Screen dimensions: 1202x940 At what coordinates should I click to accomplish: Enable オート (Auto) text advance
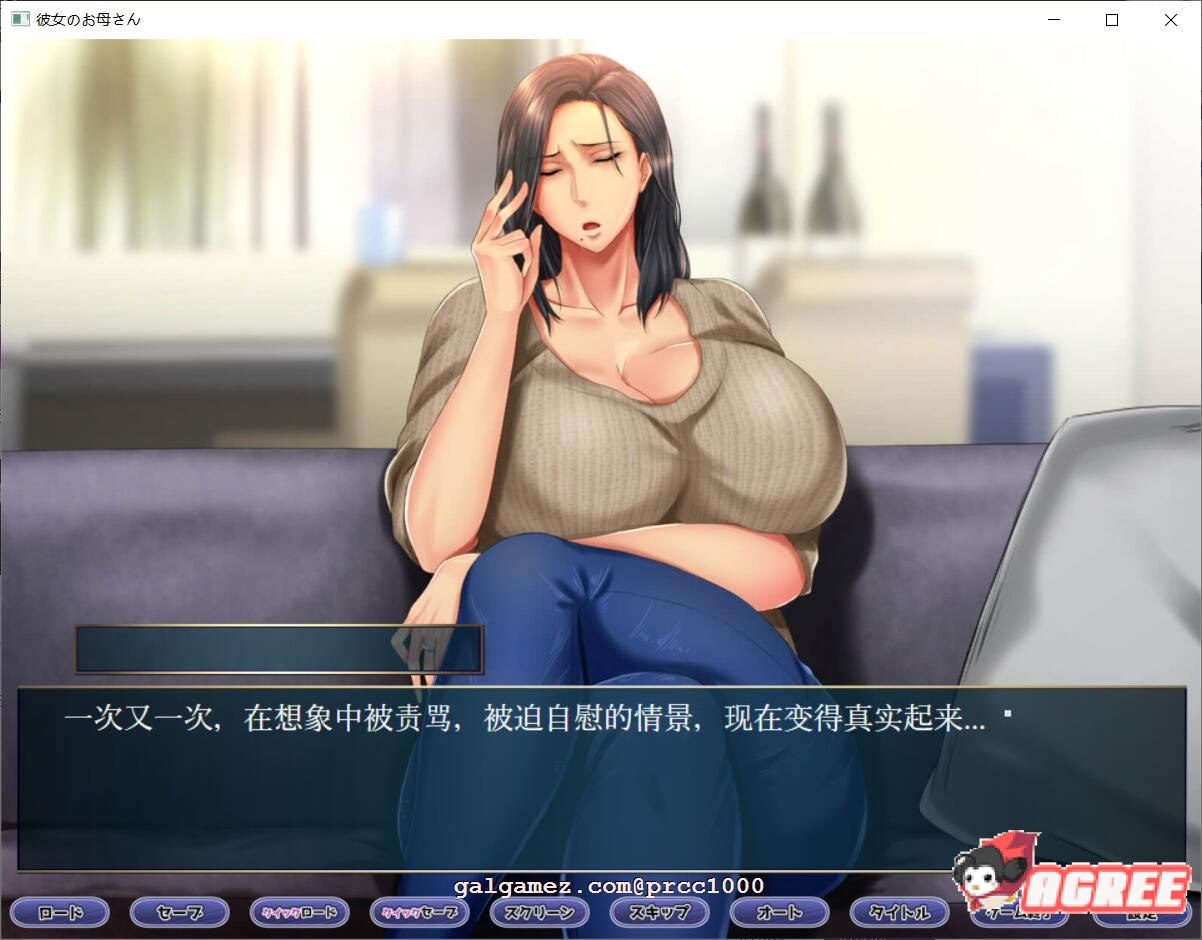click(x=779, y=912)
